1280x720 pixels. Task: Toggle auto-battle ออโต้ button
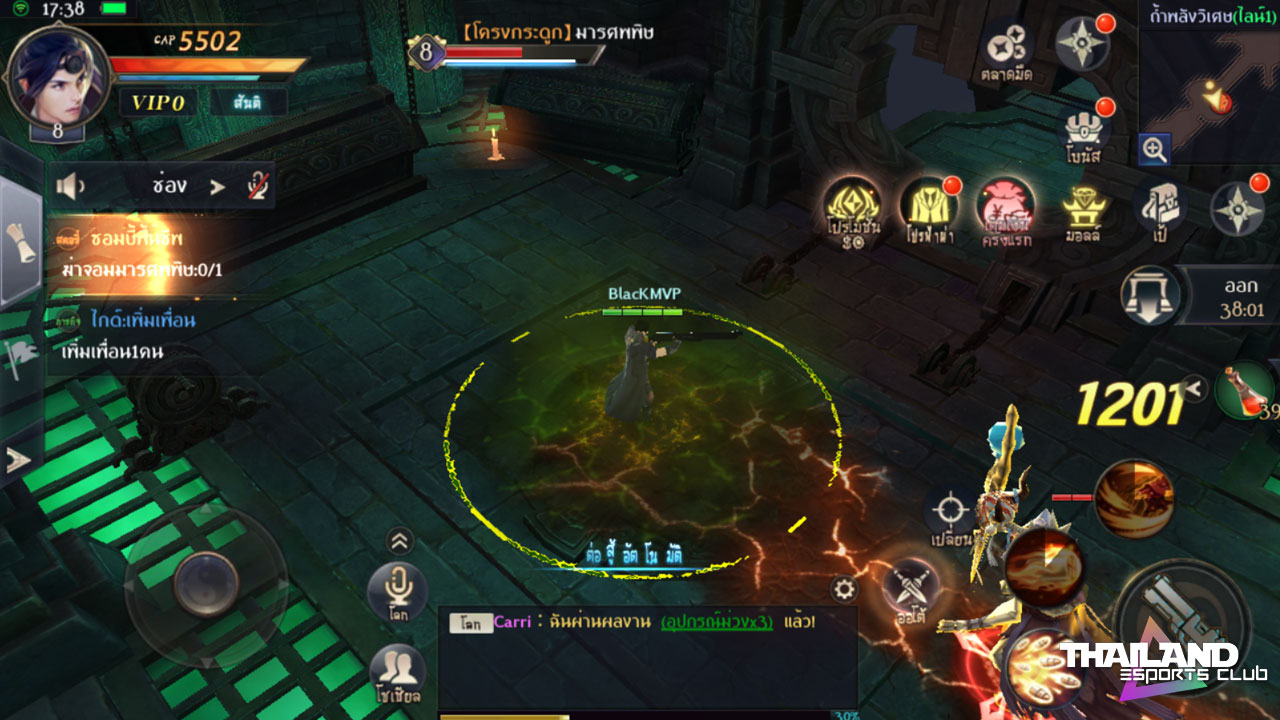(911, 588)
